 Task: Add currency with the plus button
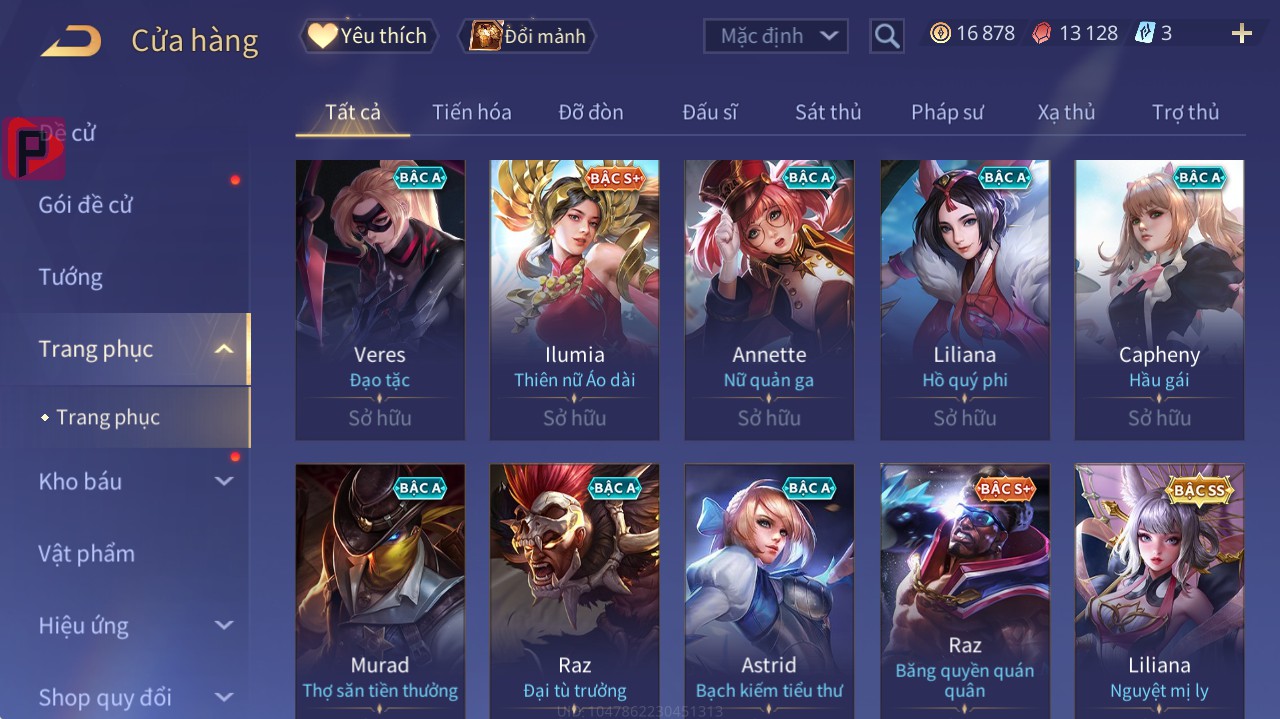pos(1241,34)
